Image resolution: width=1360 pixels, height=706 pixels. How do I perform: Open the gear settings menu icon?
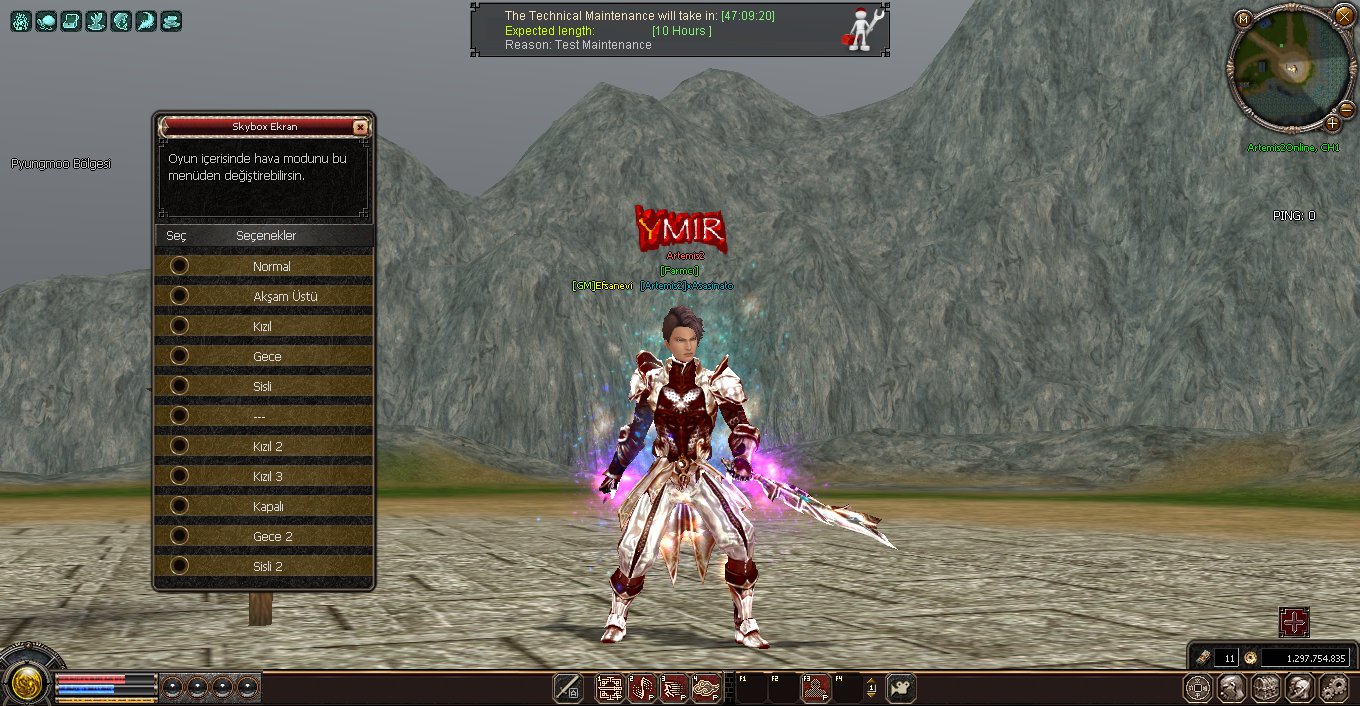pos(1334,688)
